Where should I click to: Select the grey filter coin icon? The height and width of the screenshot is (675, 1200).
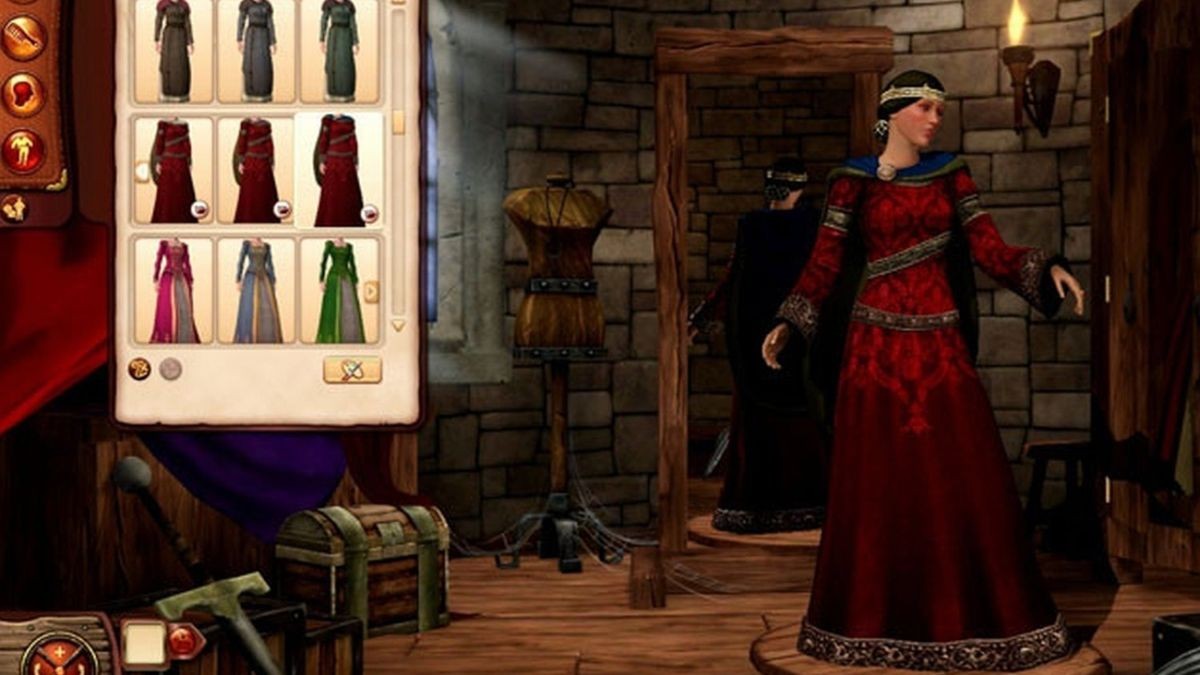coord(170,369)
